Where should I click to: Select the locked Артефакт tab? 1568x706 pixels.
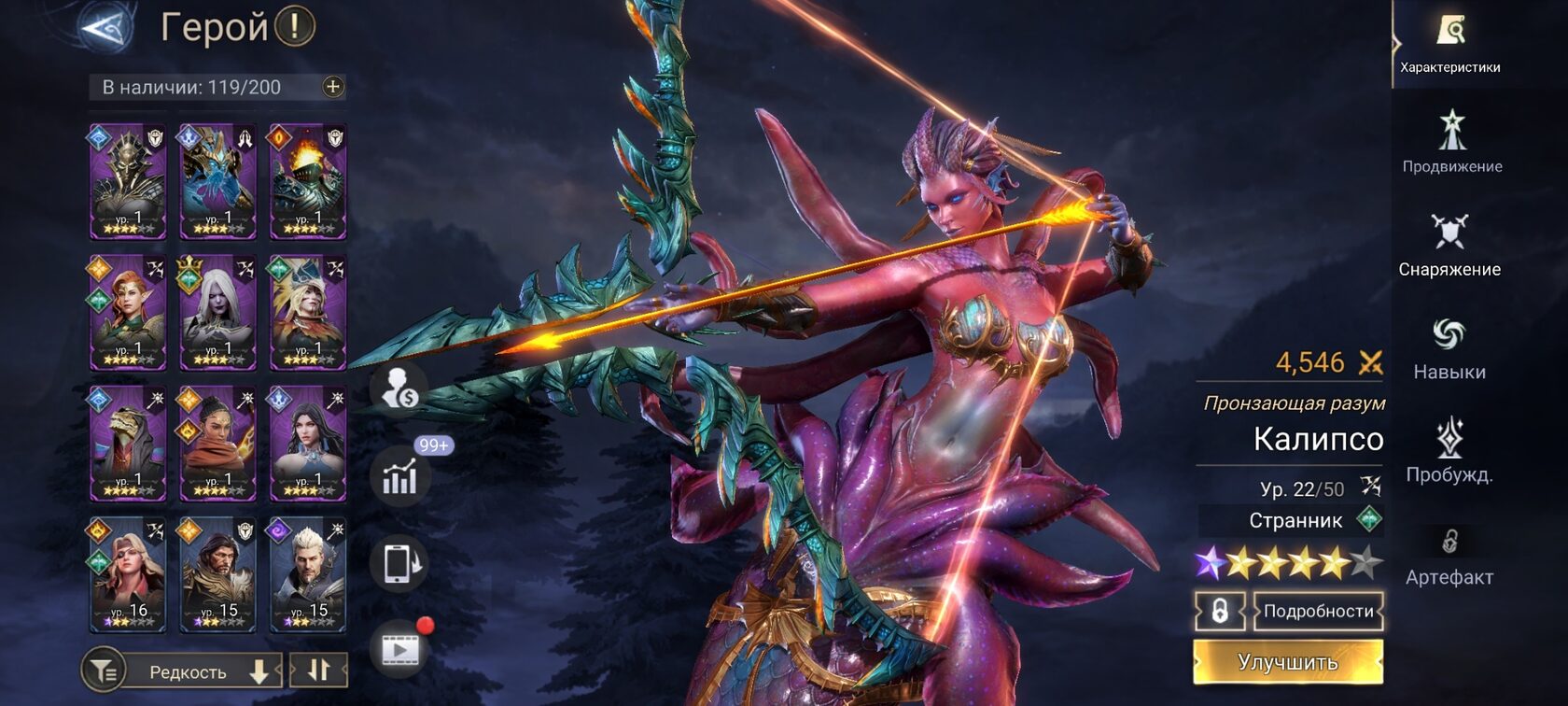(1449, 555)
